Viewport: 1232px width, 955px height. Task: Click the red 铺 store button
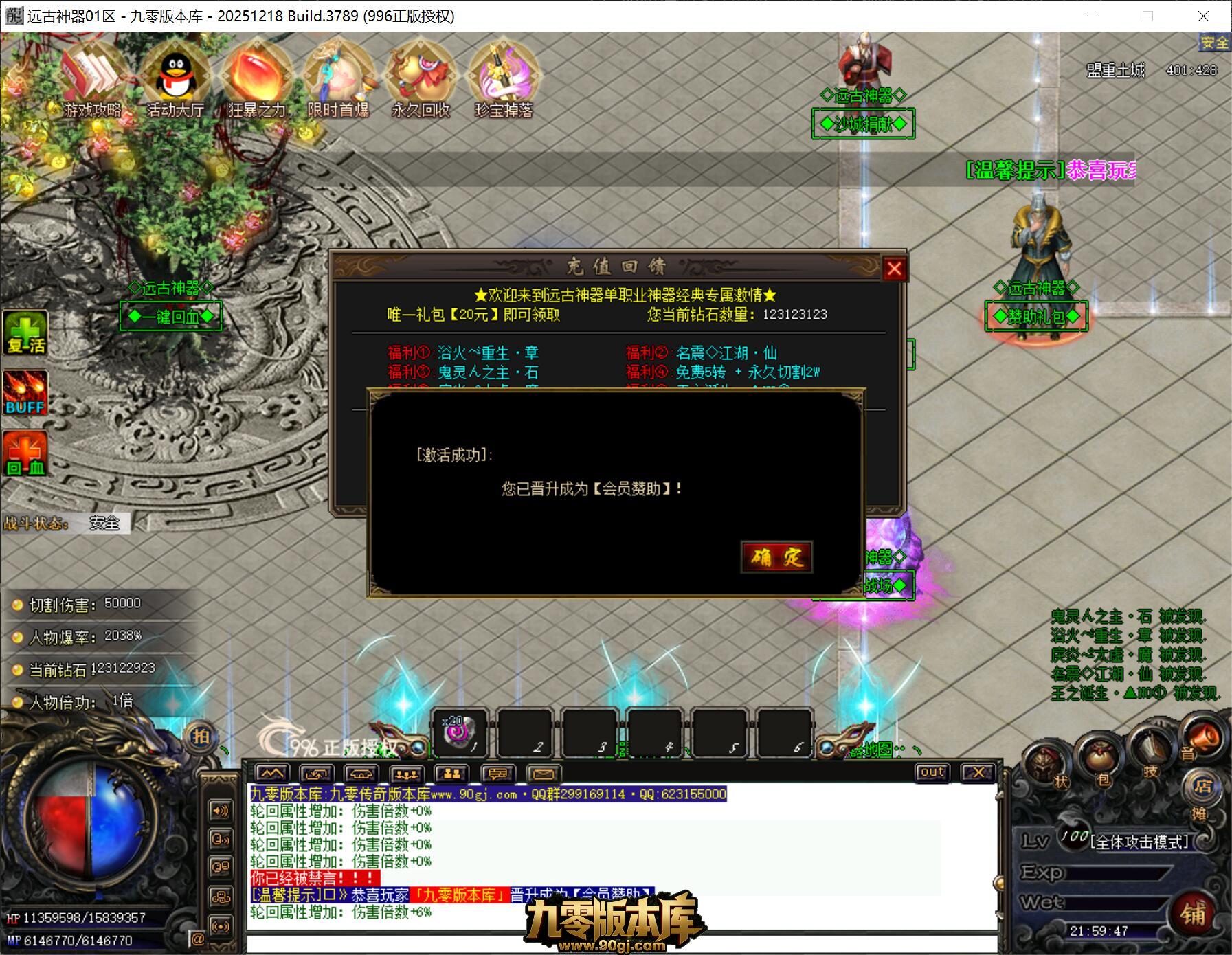(1194, 913)
